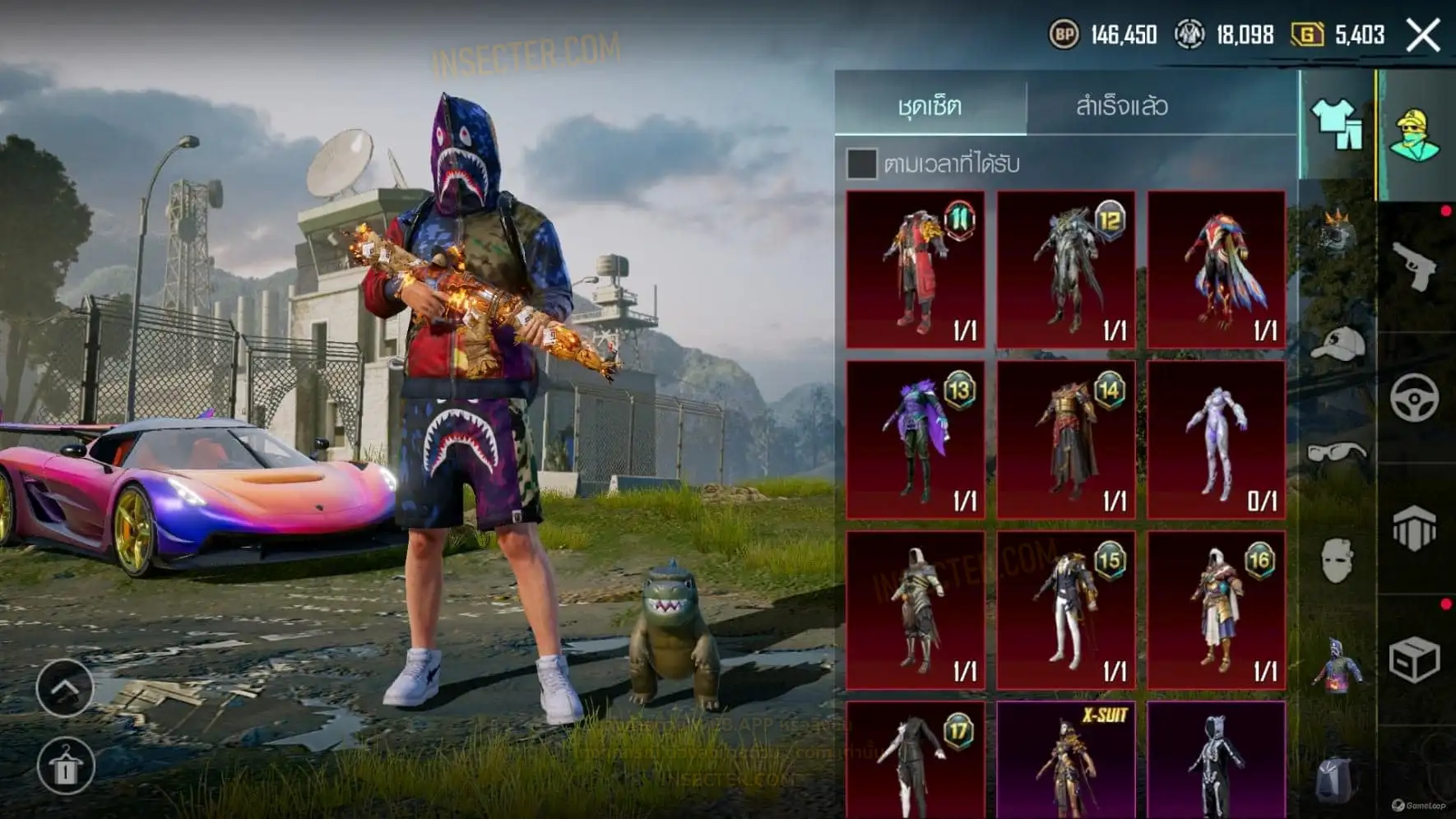Pick the purple outfit with level 13 badge
The height and width of the screenshot is (819, 1456).
[x=916, y=440]
